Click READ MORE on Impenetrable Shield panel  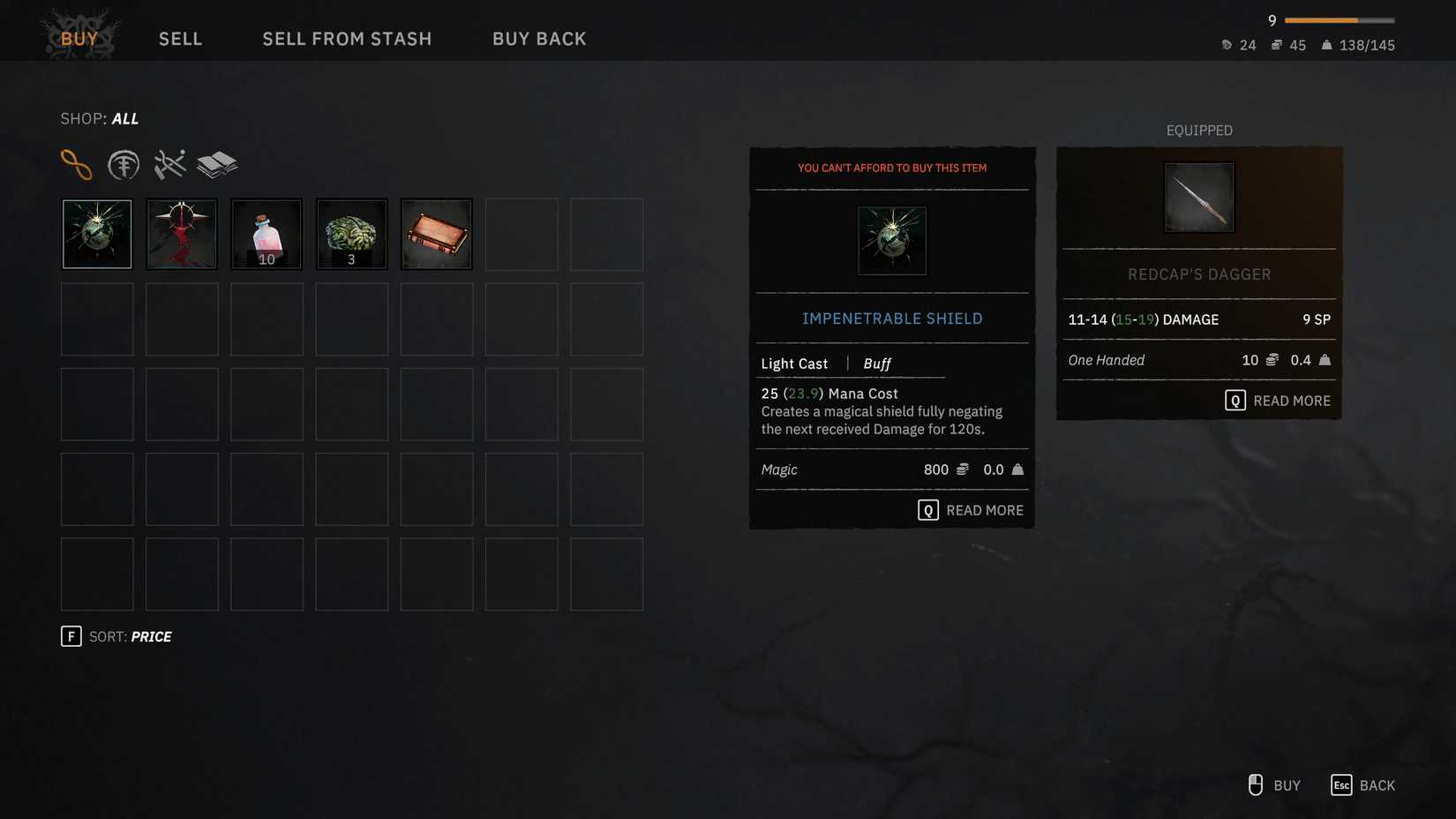point(969,510)
